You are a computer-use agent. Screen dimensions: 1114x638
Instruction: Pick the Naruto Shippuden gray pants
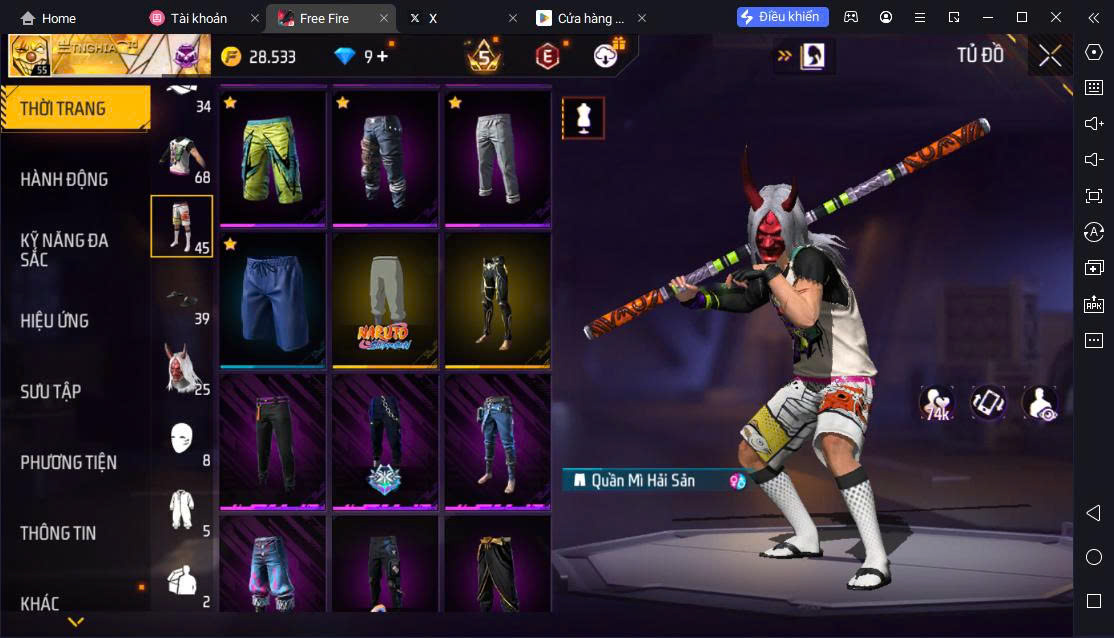pos(385,300)
